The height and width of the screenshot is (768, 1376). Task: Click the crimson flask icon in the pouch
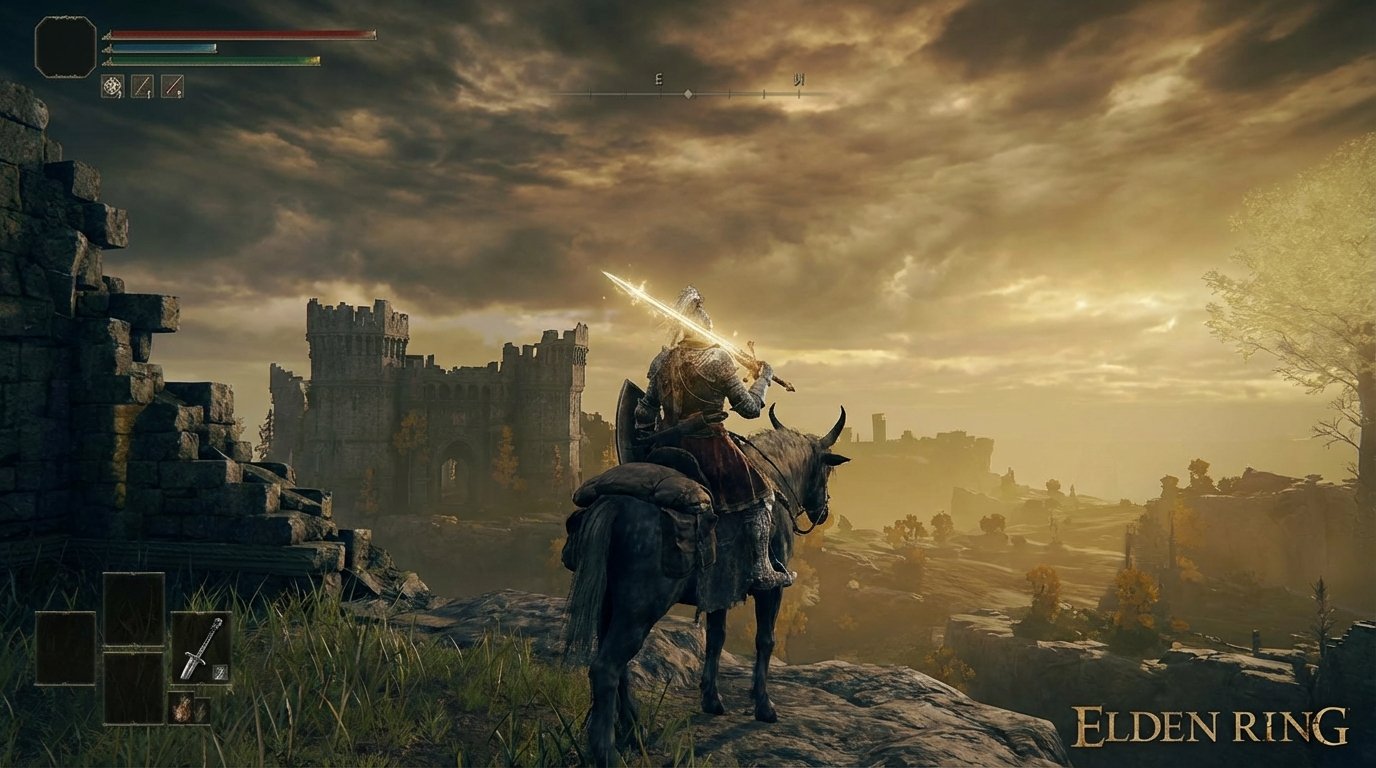click(183, 709)
